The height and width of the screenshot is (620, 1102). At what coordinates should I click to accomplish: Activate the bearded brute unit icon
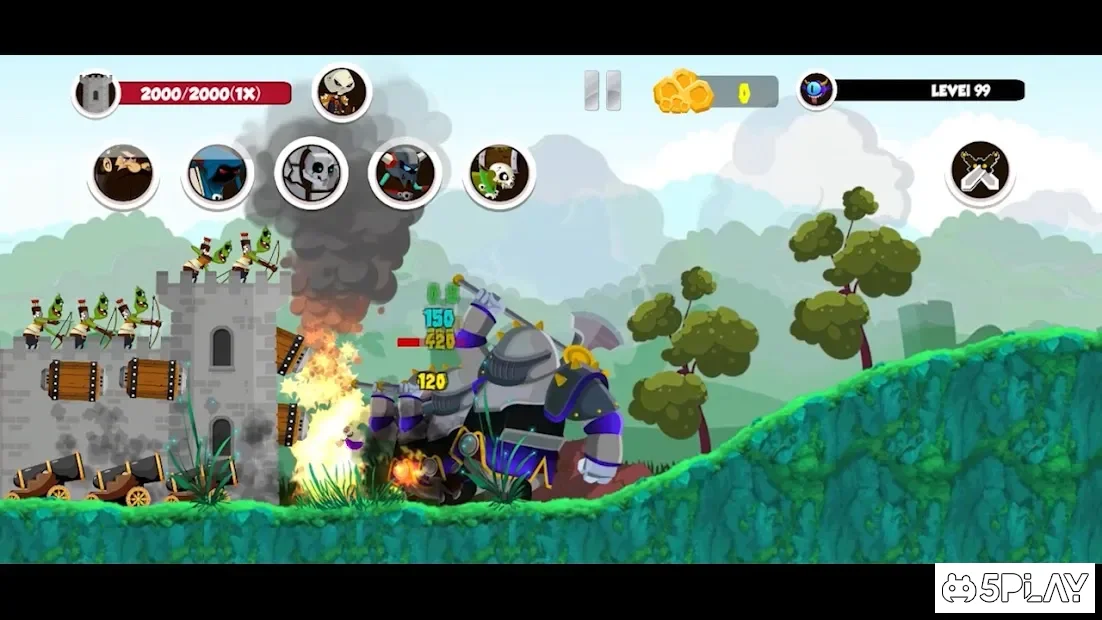[x=123, y=174]
